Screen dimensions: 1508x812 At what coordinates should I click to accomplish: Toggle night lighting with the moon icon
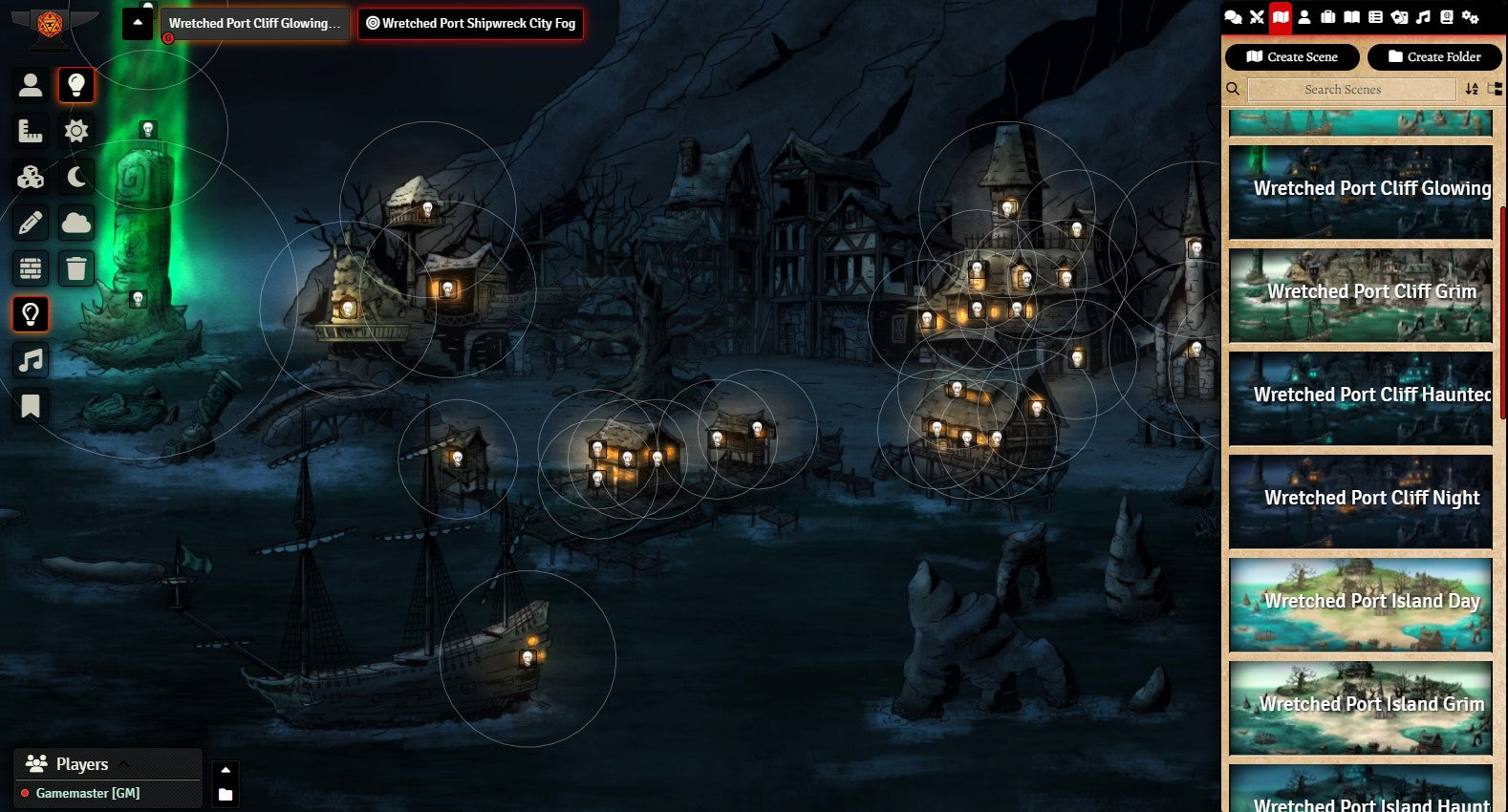point(76,177)
